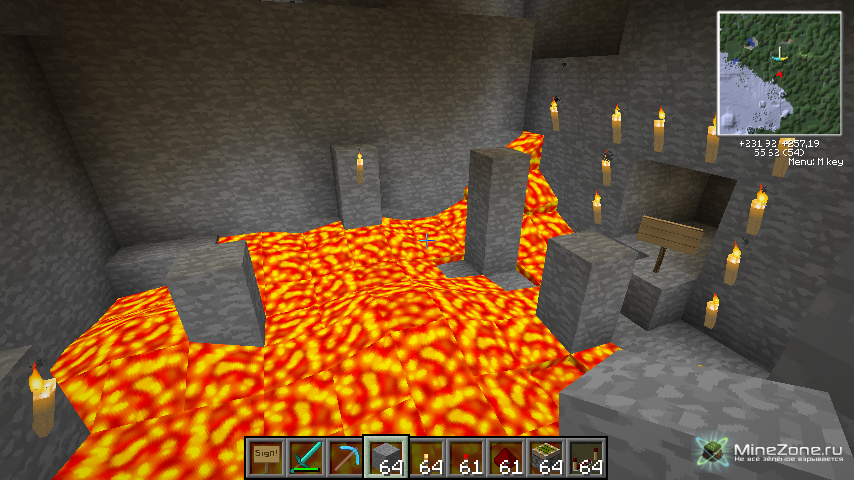Screen dimensions: 854x480
Task: Select the sign item in the hotbar
Action: coord(266,458)
